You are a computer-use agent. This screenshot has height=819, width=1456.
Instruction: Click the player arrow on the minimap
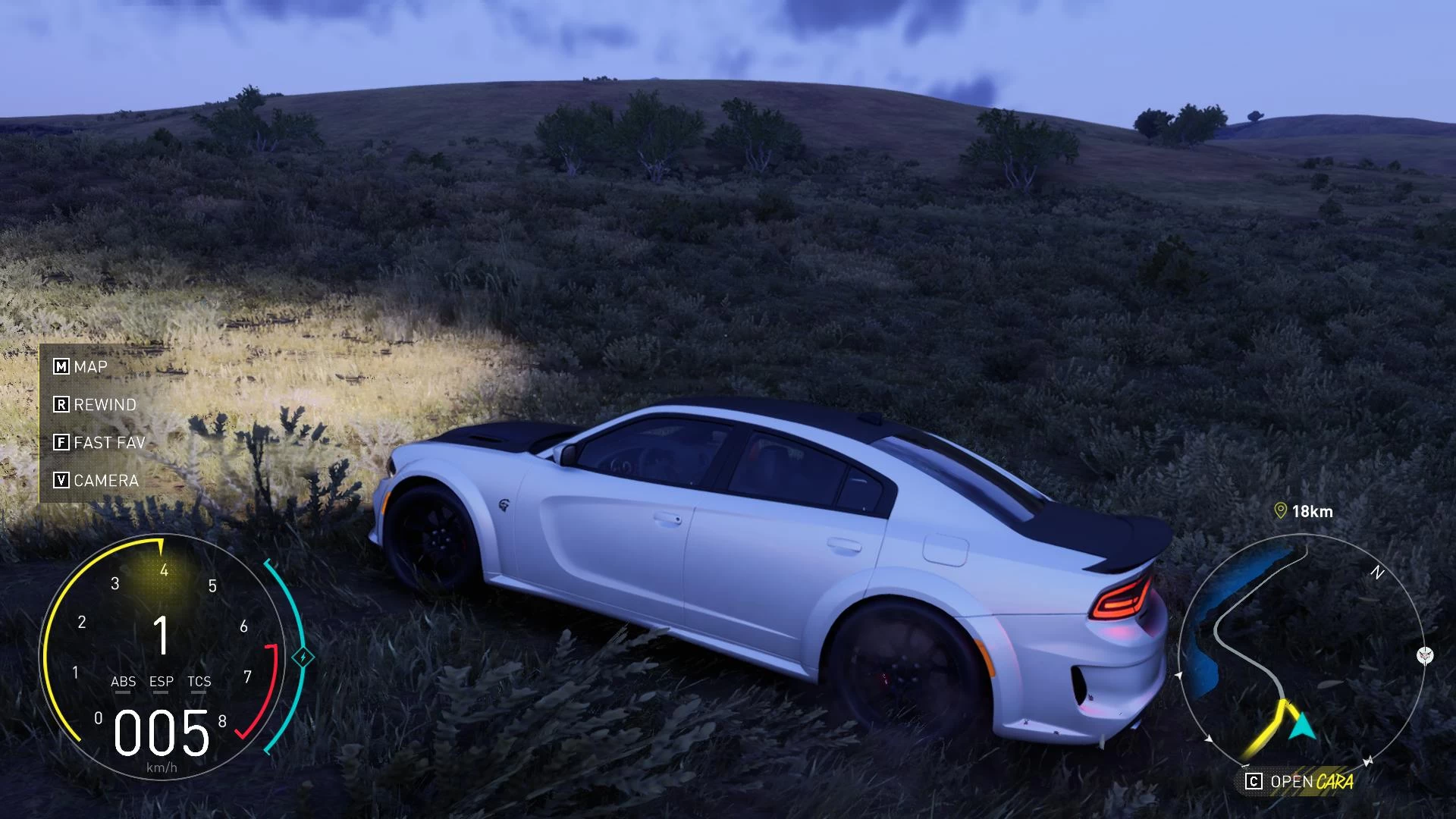tap(1303, 725)
